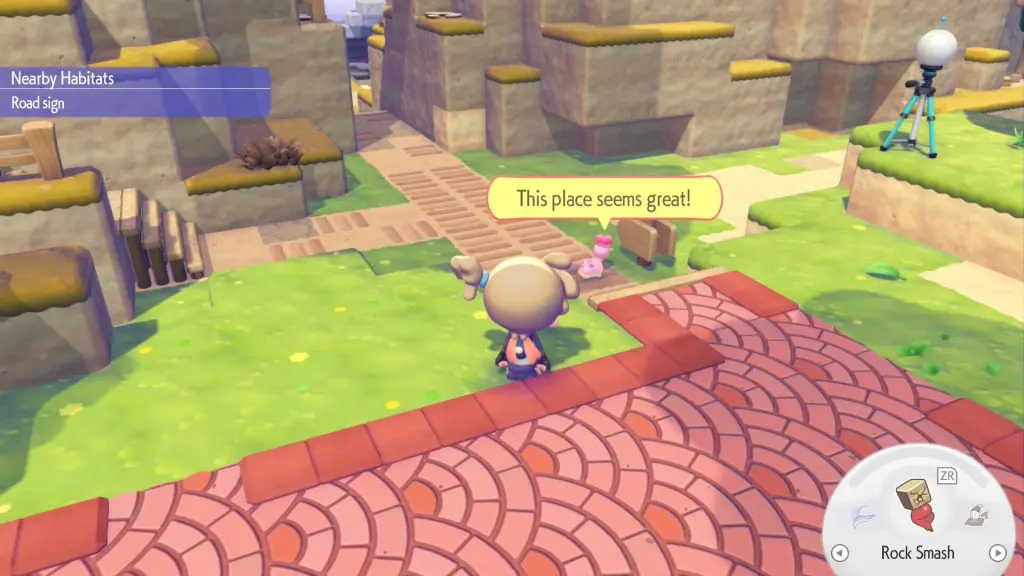Cycle to the previous move with left arrow
Viewport: 1024px width, 576px height.
click(841, 553)
